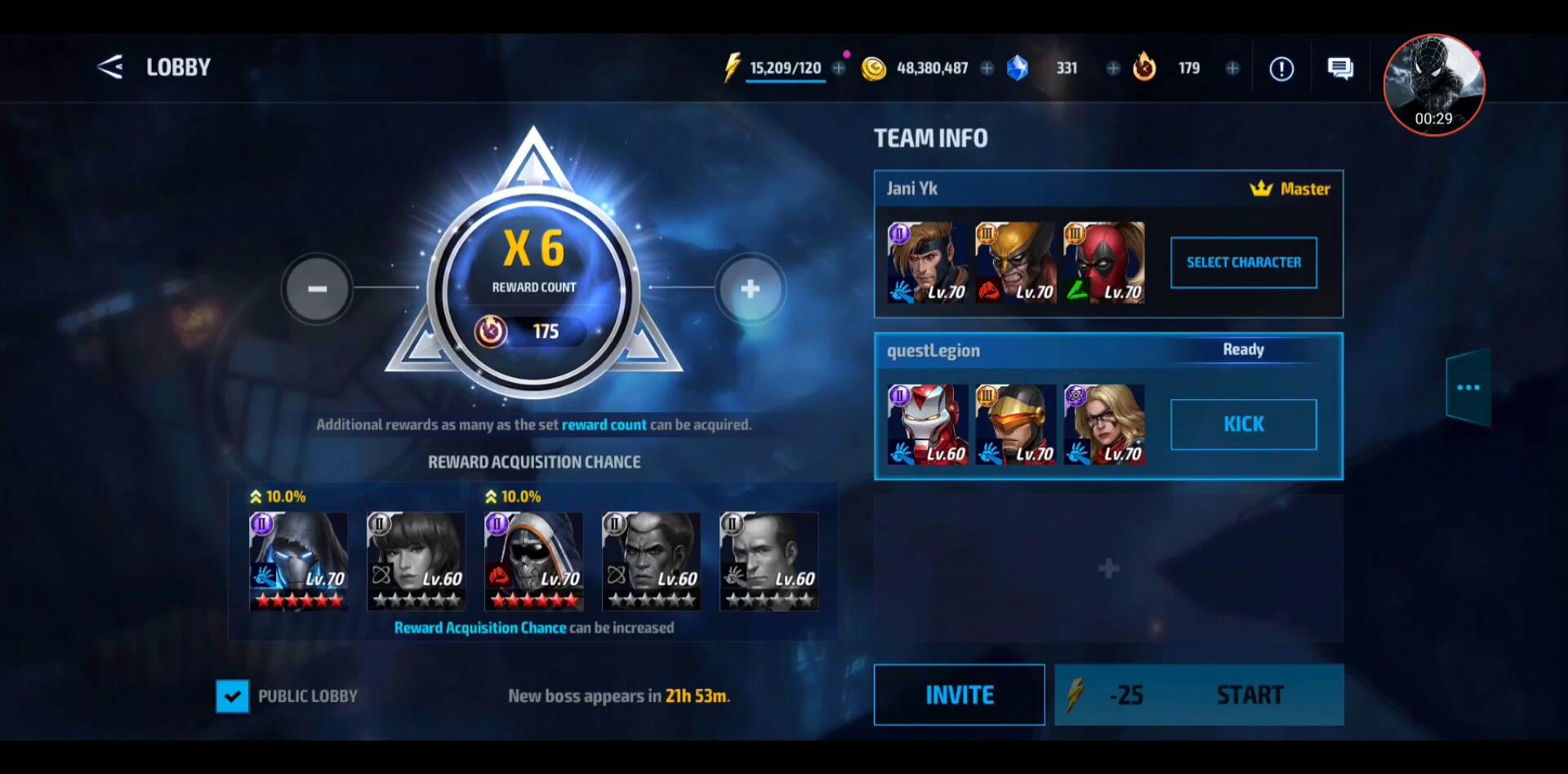This screenshot has height=774, width=1568.
Task: Expand the side panel with three dots
Action: click(1468, 388)
